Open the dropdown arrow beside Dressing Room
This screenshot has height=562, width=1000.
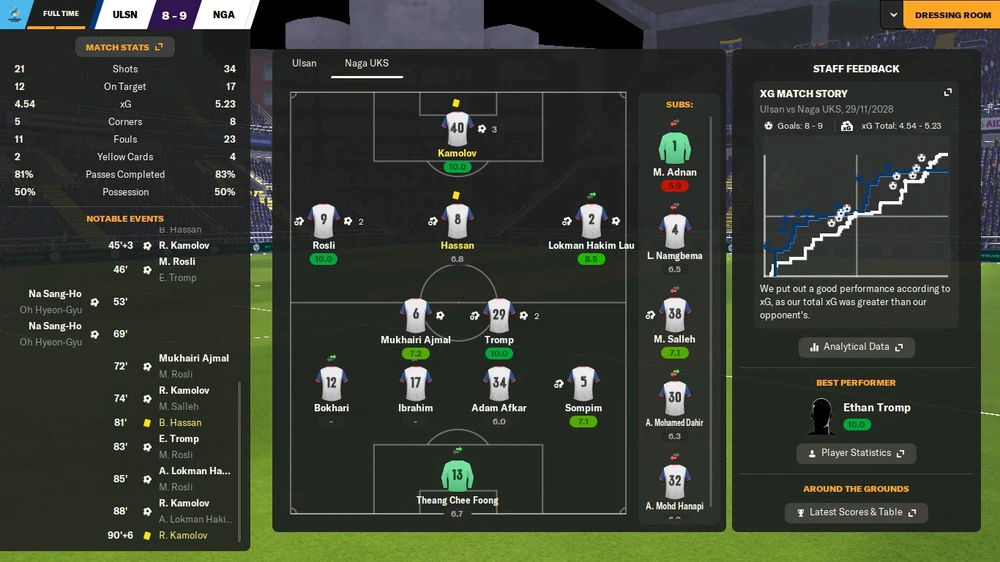pos(892,15)
